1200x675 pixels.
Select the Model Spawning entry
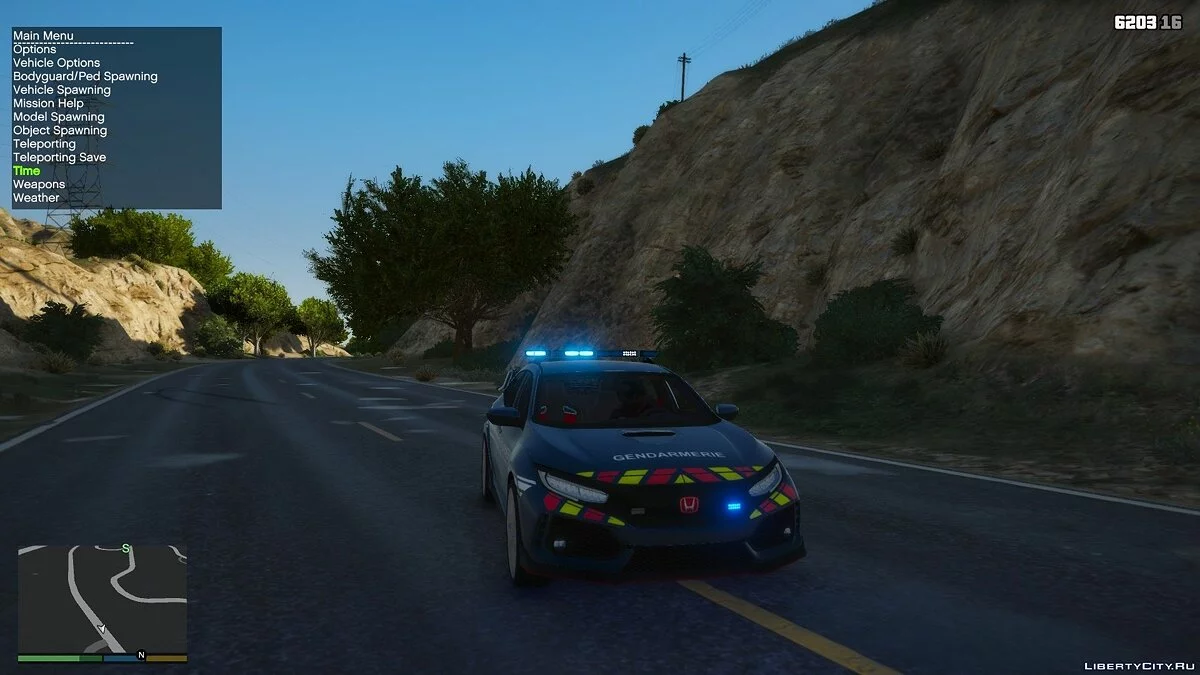[59, 117]
